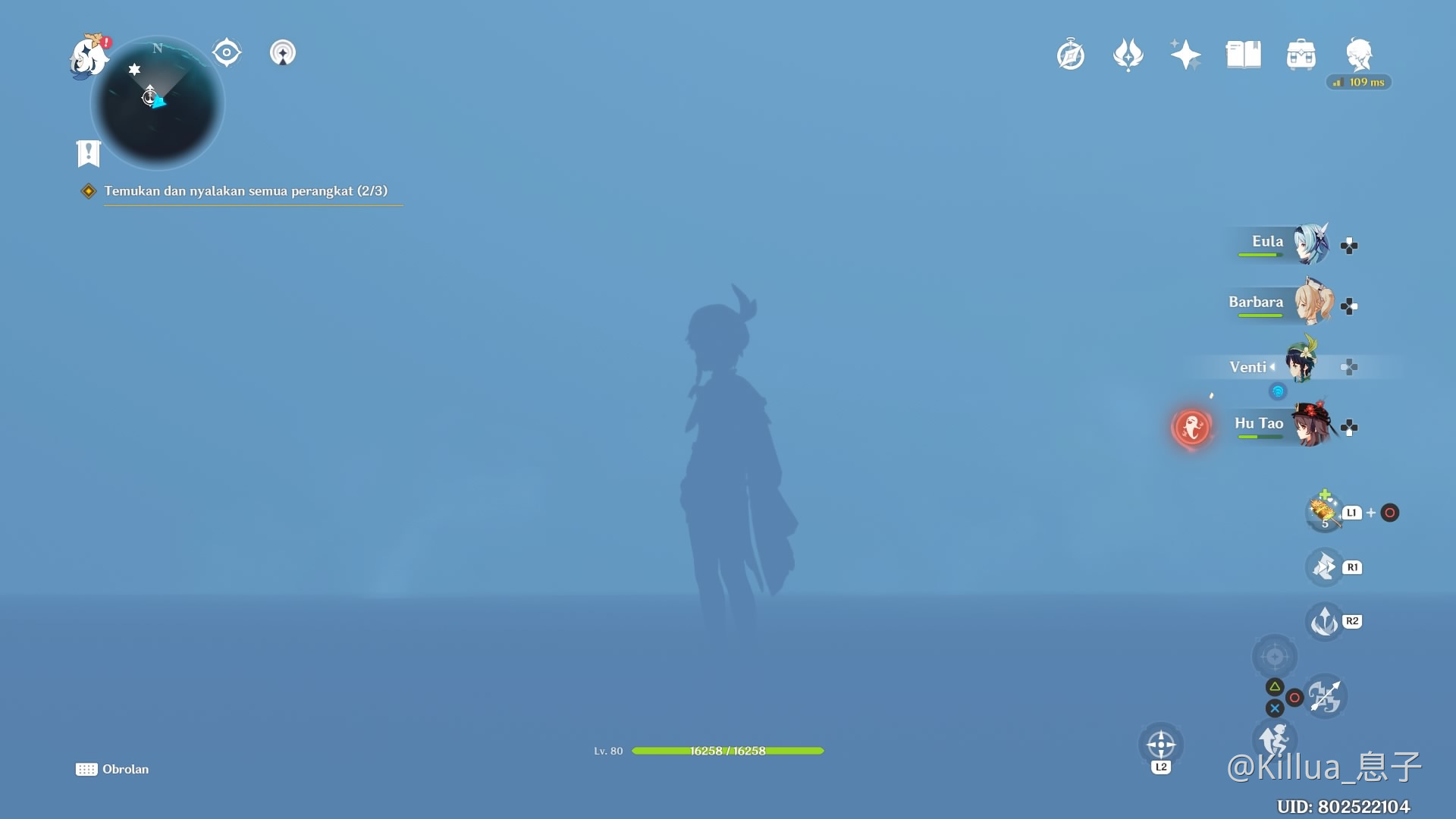
Task: Open the Events panel wings icon
Action: pos(1128,54)
